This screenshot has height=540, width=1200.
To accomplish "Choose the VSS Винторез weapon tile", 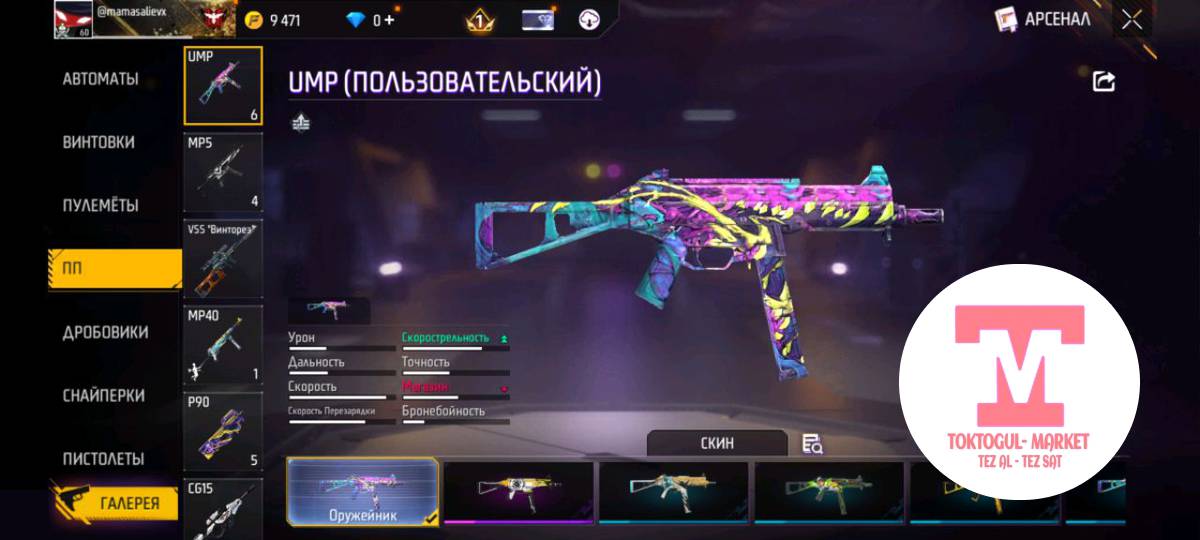I will click(223, 259).
